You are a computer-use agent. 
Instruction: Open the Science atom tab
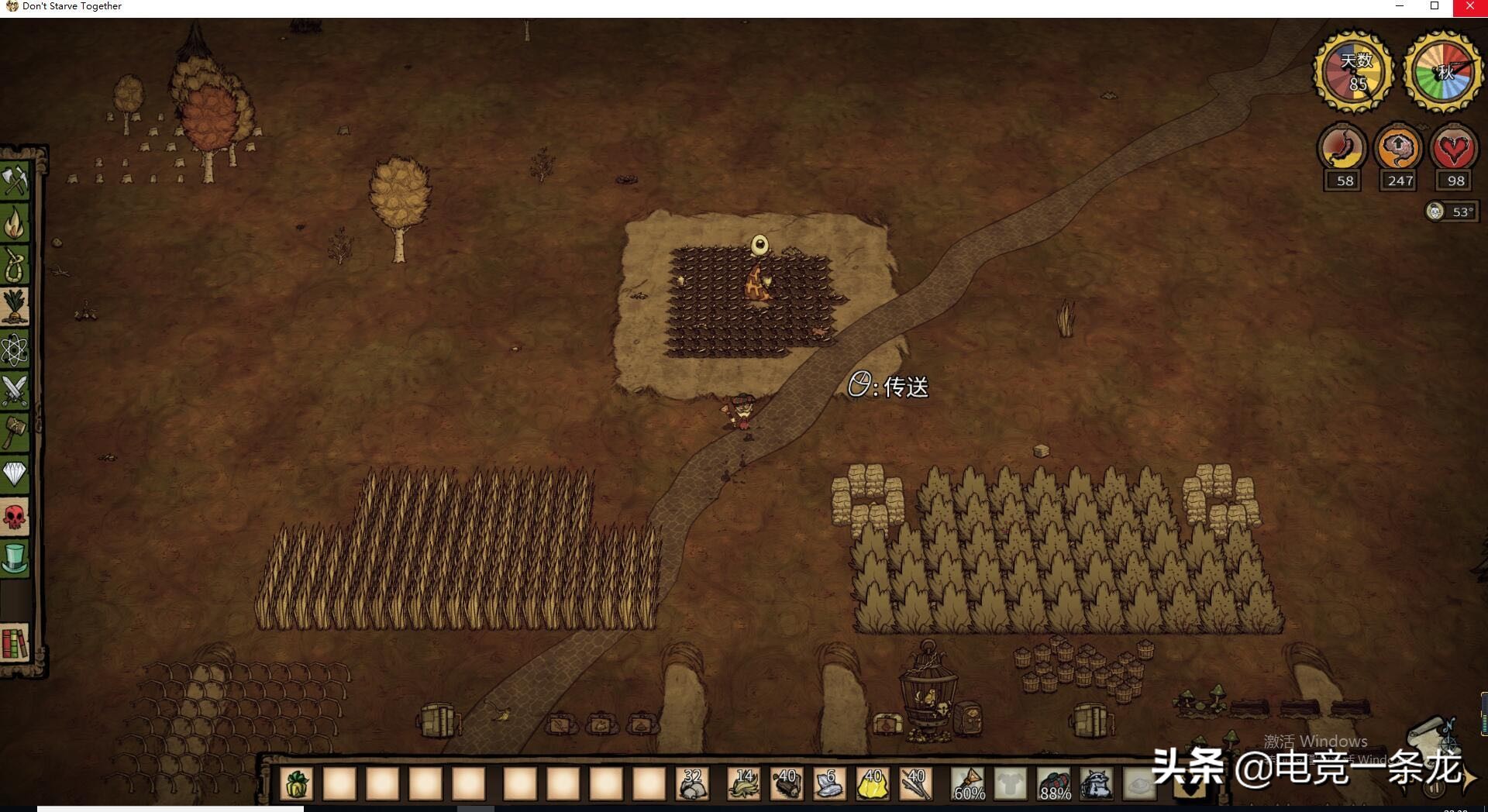tap(15, 349)
